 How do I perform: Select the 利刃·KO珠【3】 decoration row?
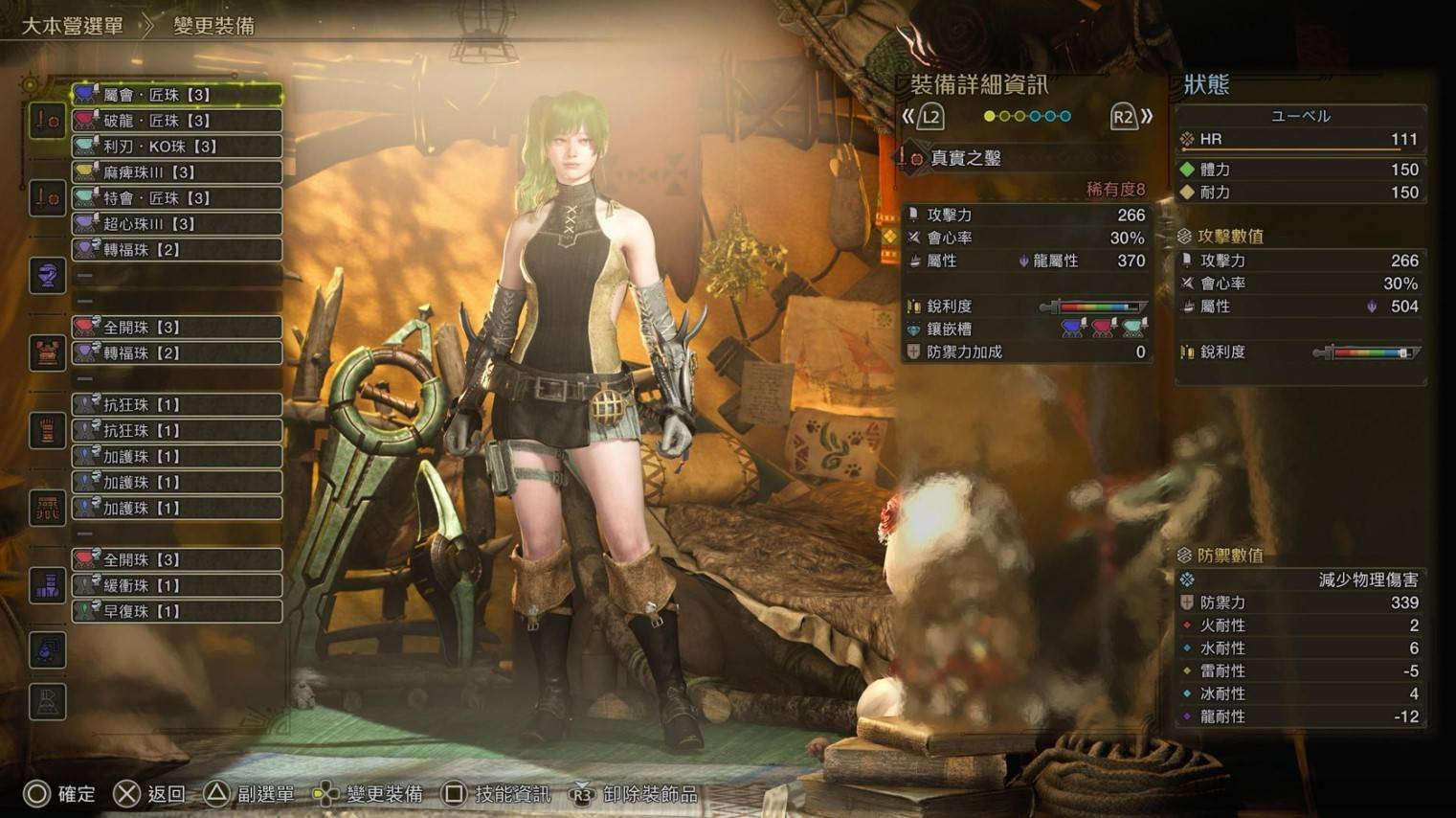177,147
